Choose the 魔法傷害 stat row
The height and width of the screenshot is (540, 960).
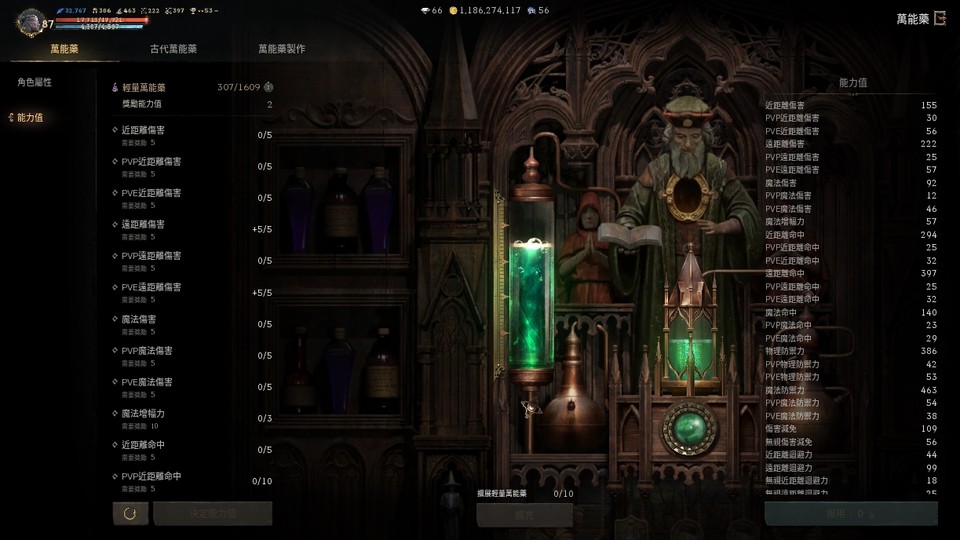(x=192, y=323)
